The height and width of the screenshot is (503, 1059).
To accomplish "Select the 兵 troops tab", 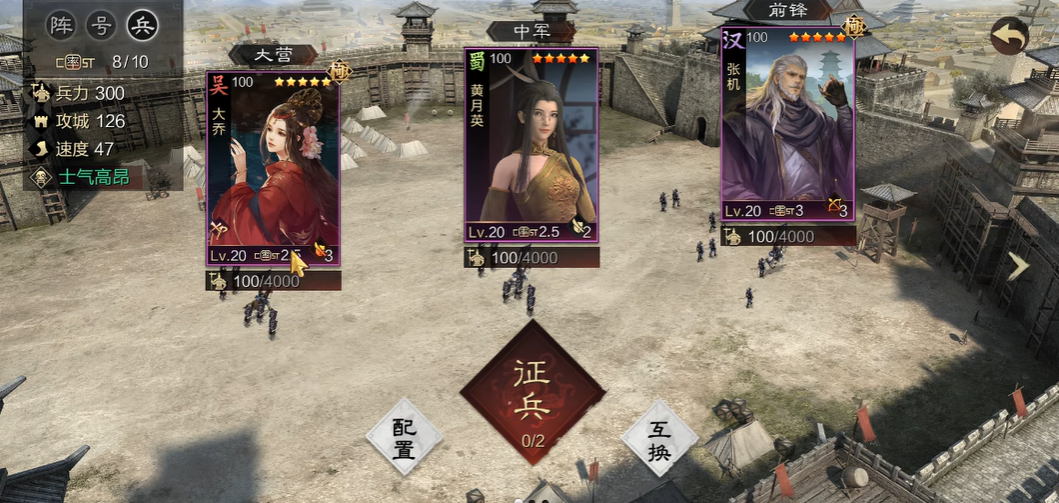I will (142, 25).
